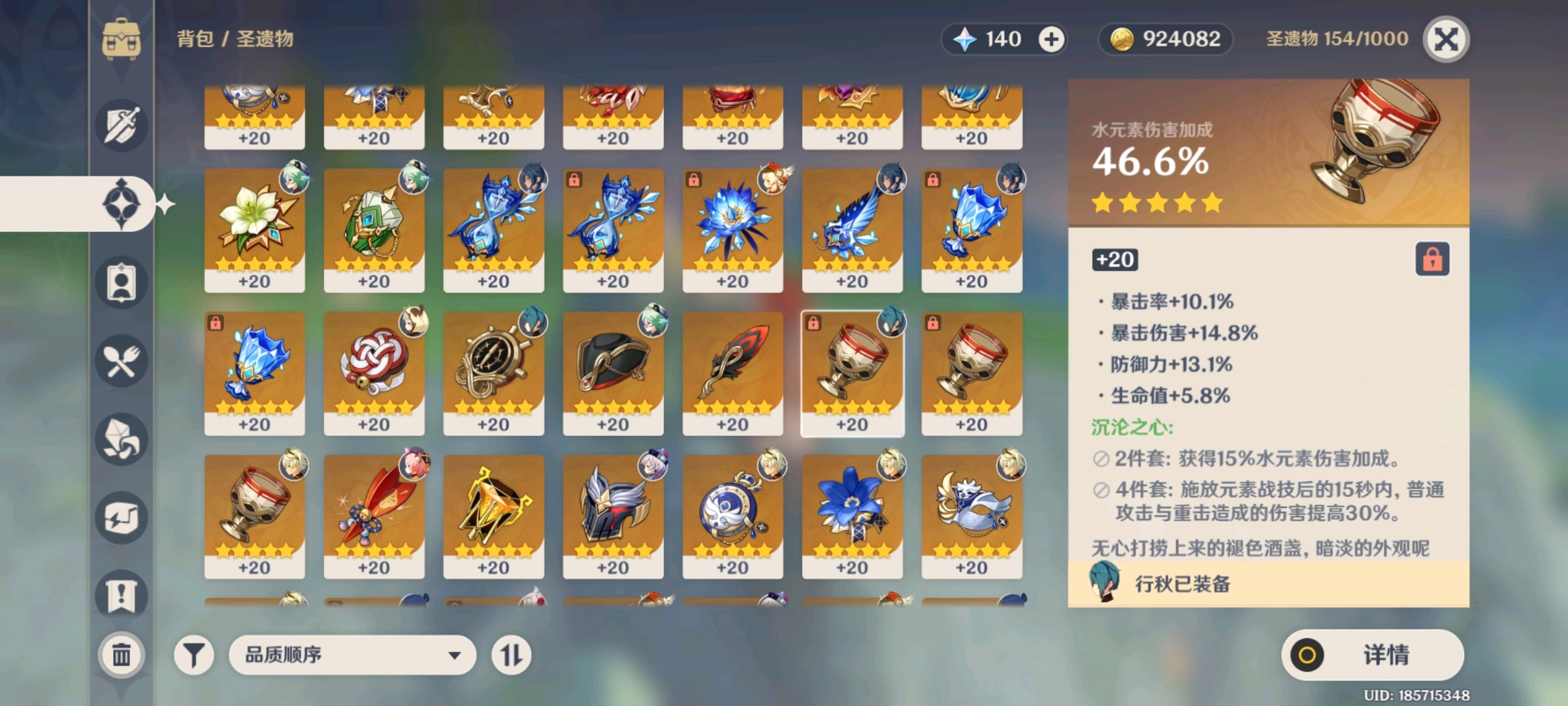
Task: Add more primogems with the plus button
Action: coord(1051,39)
